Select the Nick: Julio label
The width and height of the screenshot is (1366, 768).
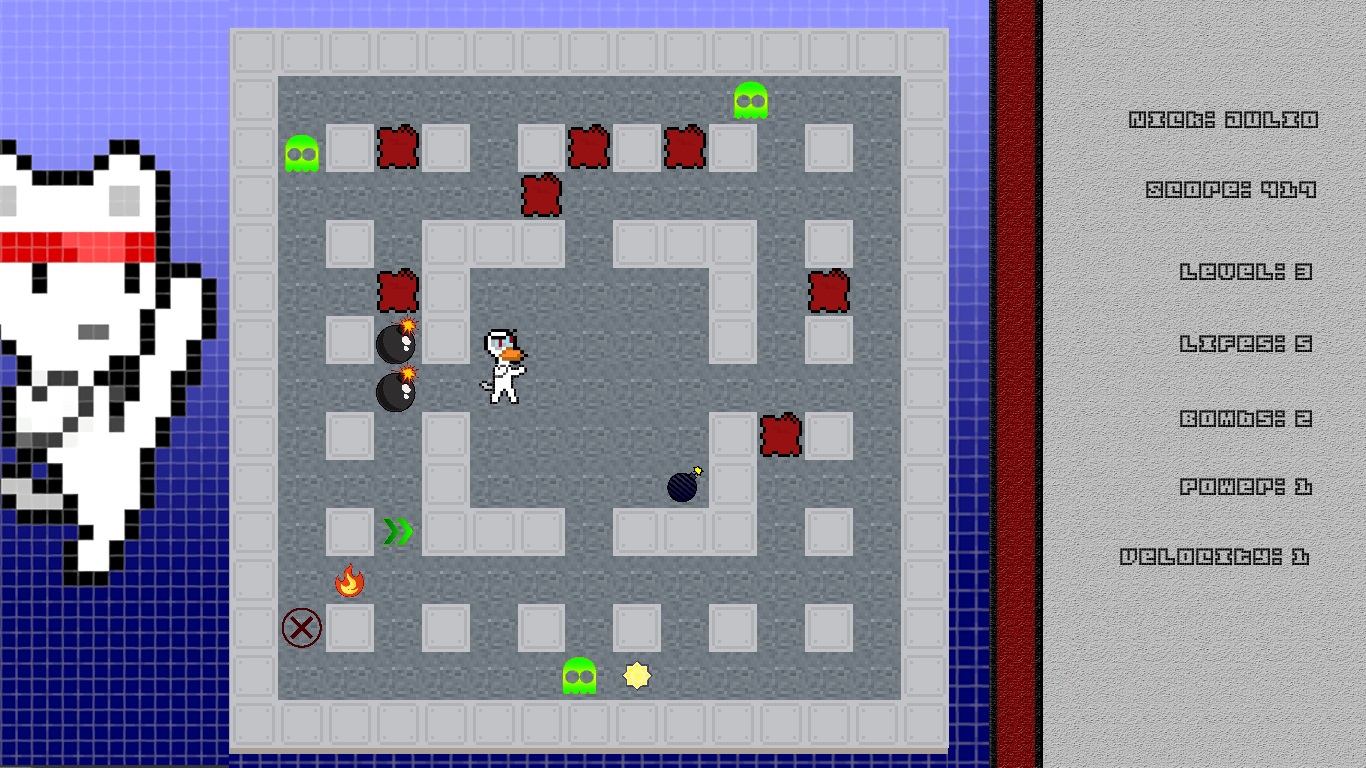click(x=1222, y=118)
